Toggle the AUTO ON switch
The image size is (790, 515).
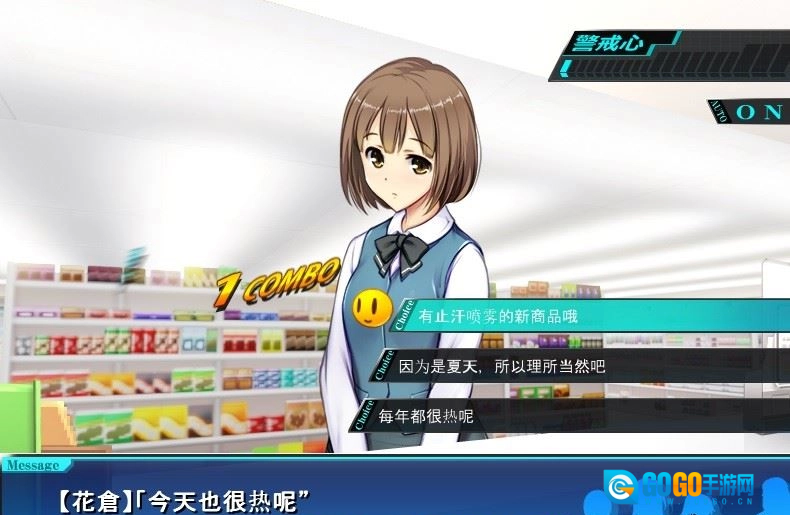pyautogui.click(x=757, y=112)
